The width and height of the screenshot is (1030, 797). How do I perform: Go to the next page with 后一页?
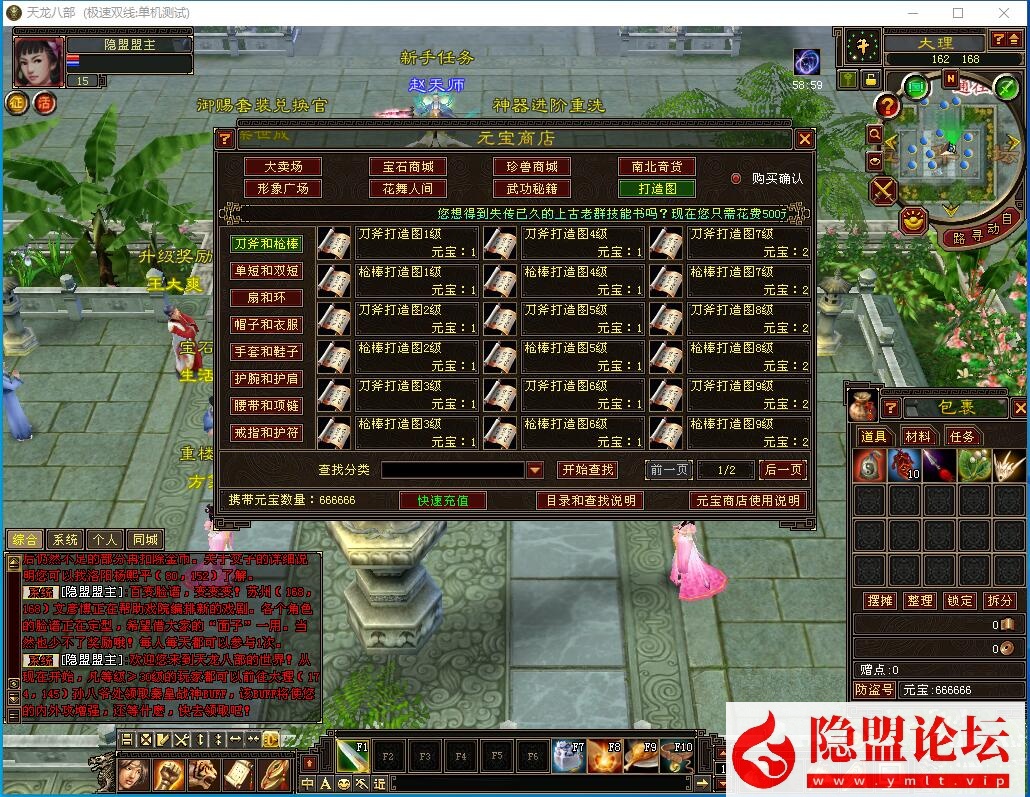point(782,470)
